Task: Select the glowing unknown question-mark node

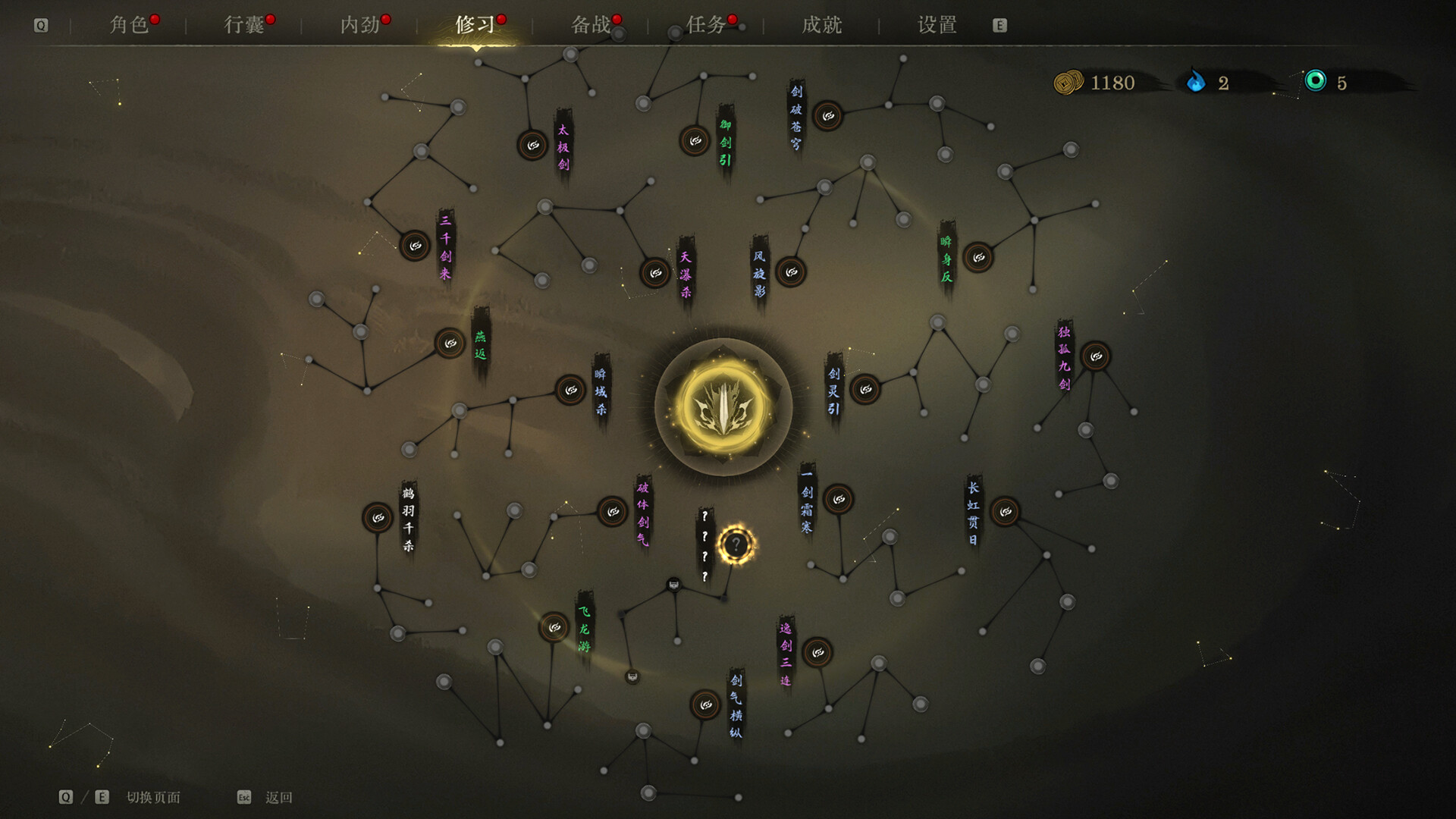Action: pyautogui.click(x=736, y=544)
